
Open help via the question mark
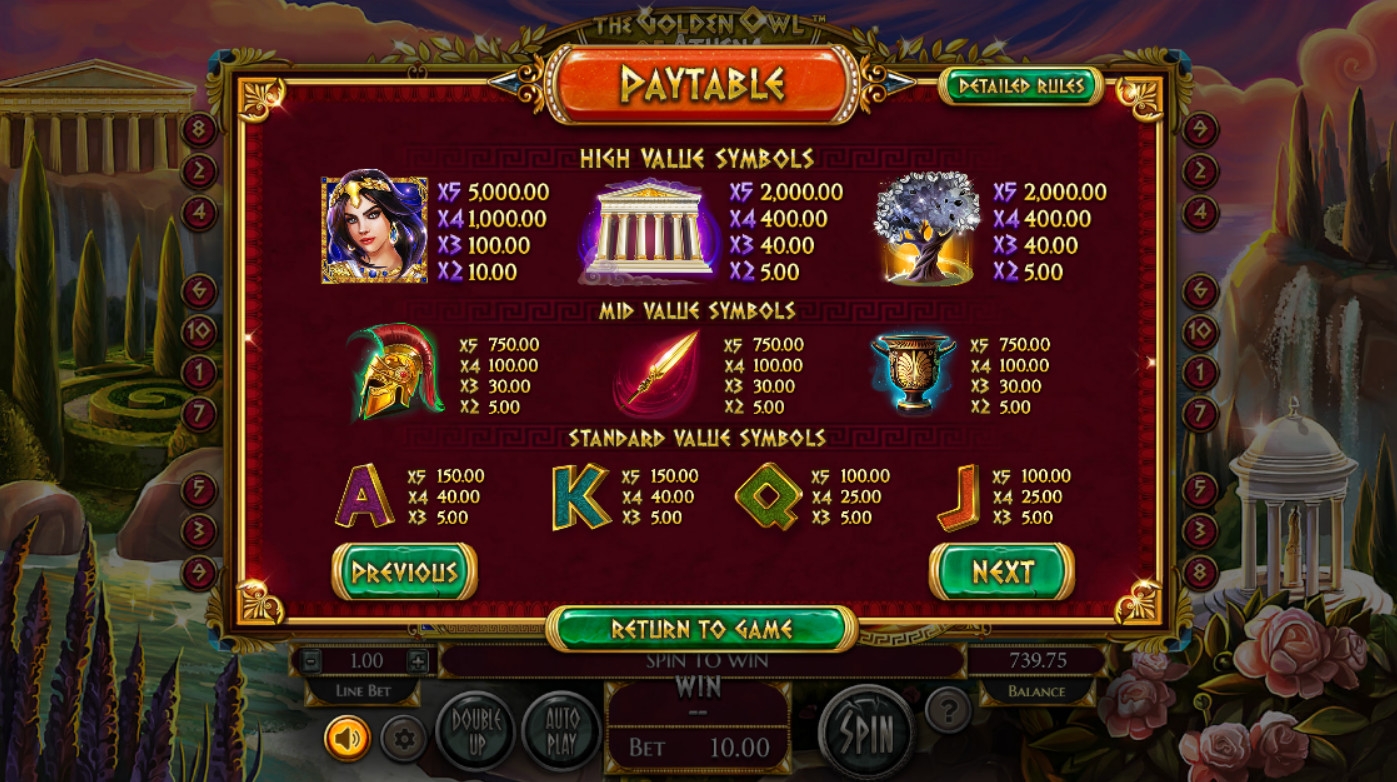948,710
